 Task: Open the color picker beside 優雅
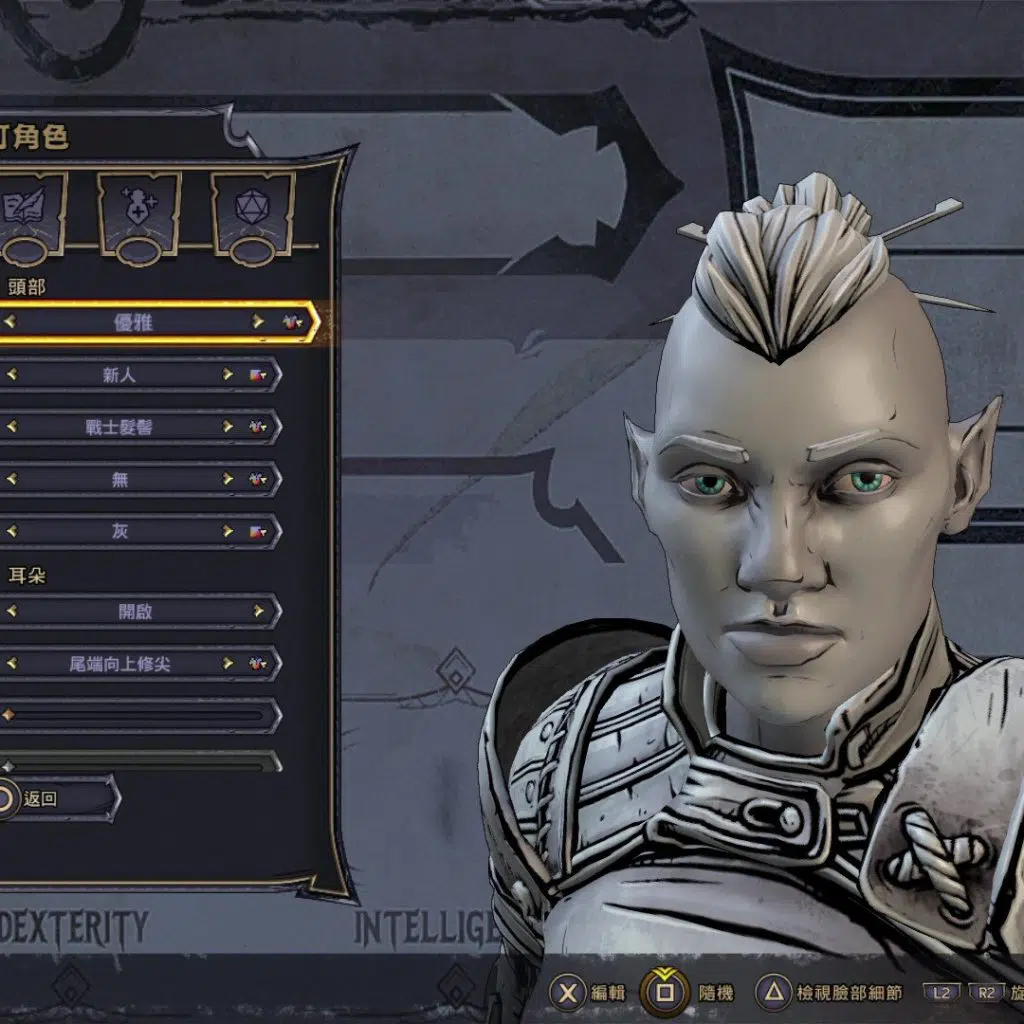292,322
